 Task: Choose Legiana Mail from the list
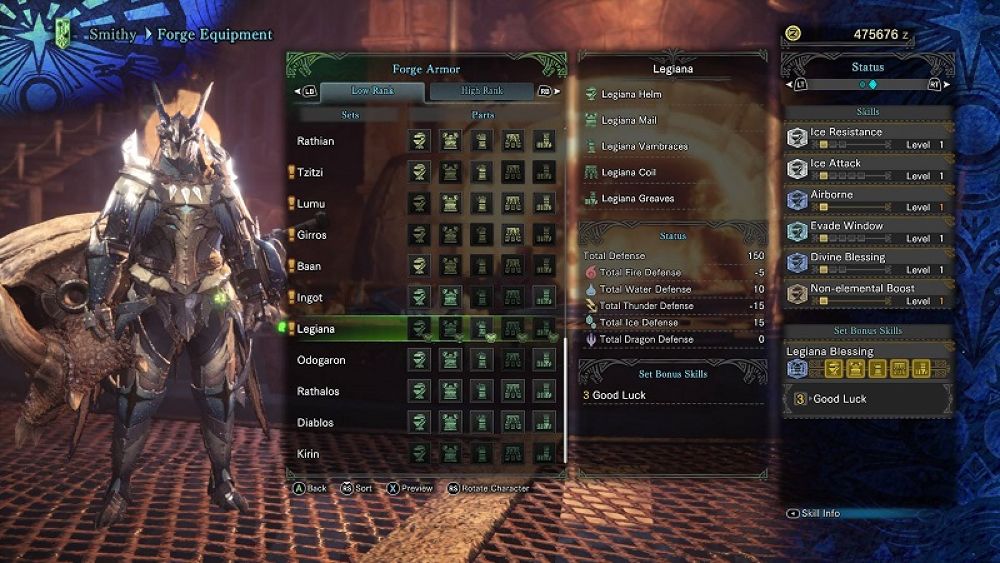pyautogui.click(x=629, y=120)
